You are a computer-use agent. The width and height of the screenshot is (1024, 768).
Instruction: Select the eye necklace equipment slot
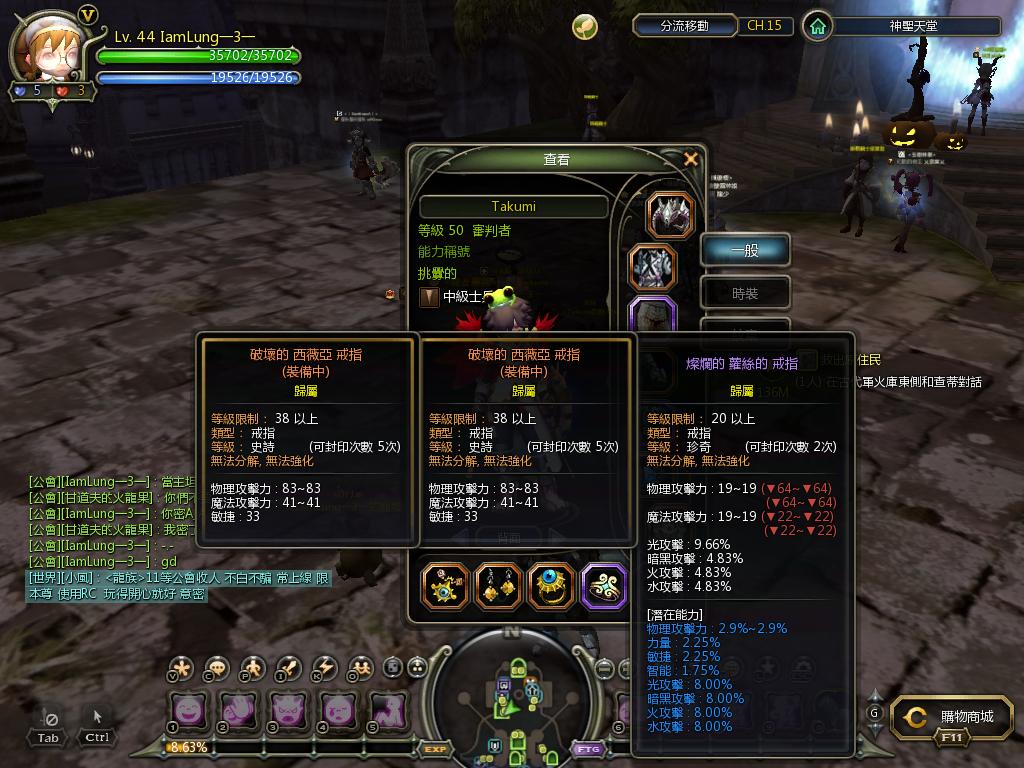pyautogui.click(x=446, y=585)
